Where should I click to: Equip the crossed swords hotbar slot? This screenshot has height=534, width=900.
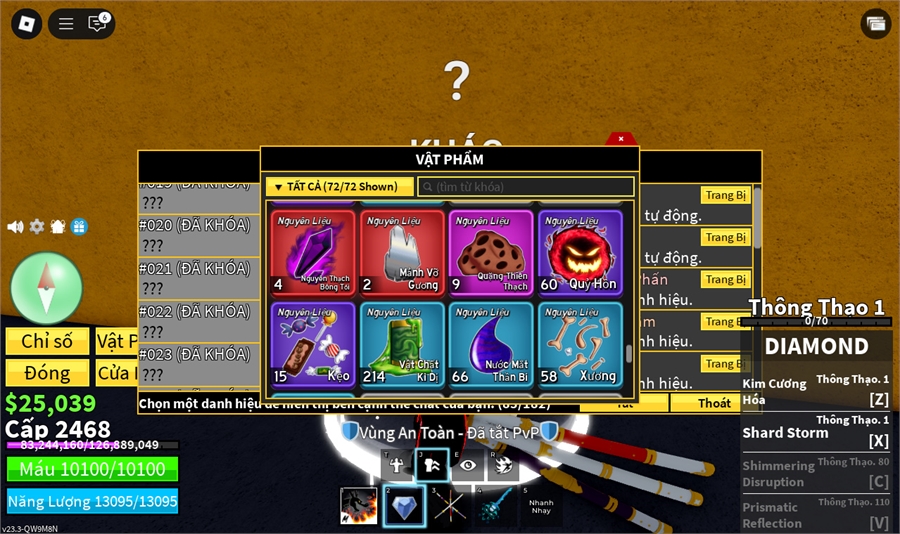(x=450, y=507)
